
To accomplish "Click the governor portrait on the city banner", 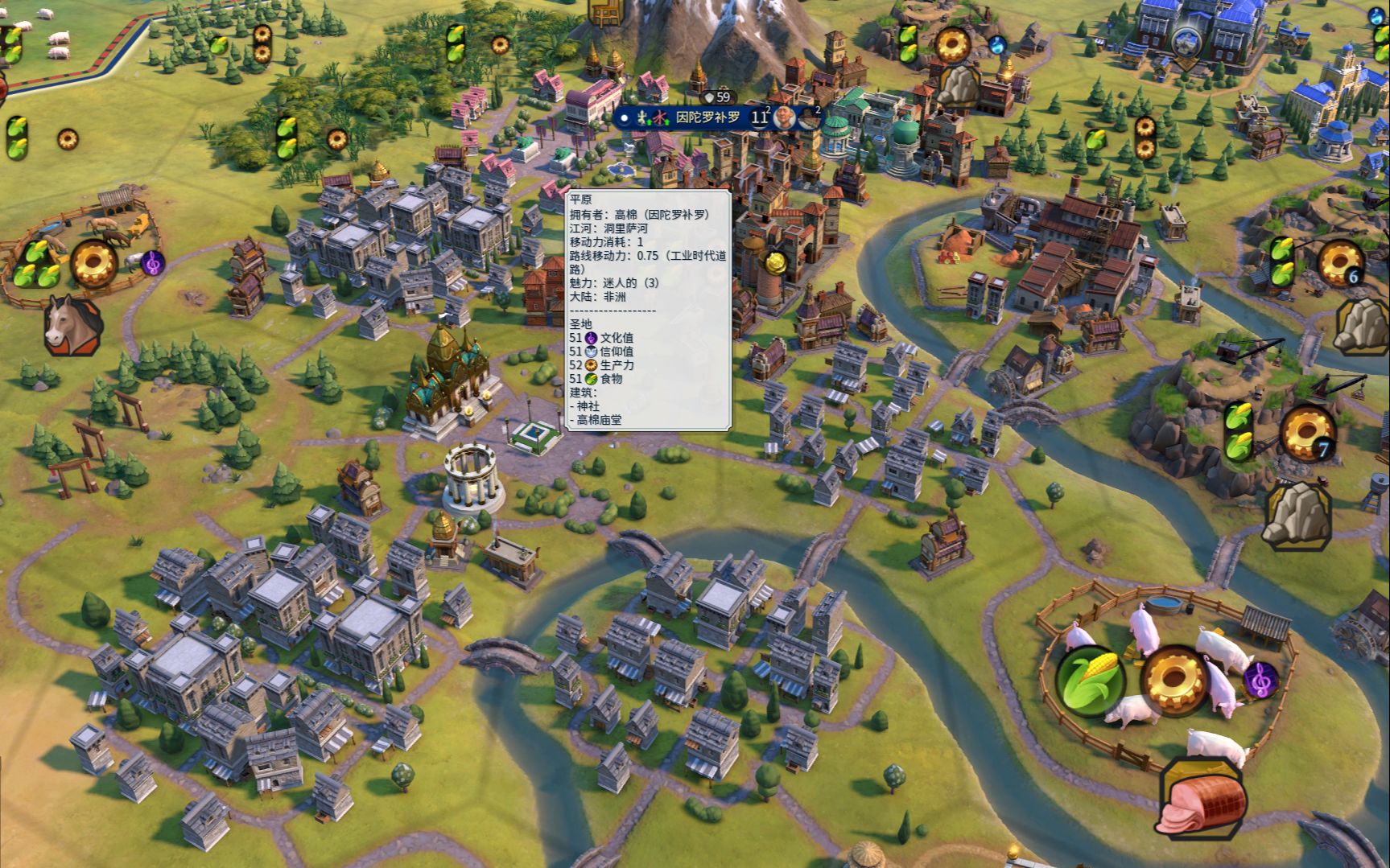I will [785, 118].
